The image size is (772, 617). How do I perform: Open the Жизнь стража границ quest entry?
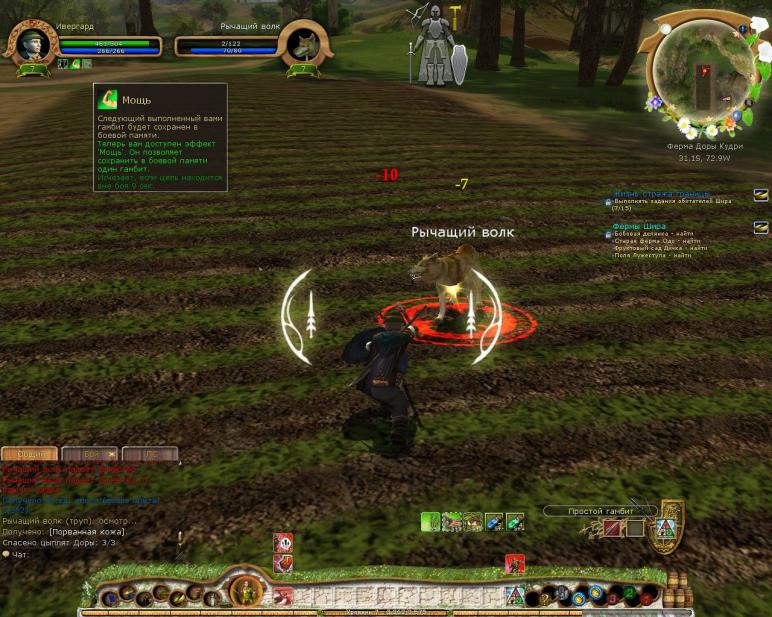pyautogui.click(x=661, y=193)
